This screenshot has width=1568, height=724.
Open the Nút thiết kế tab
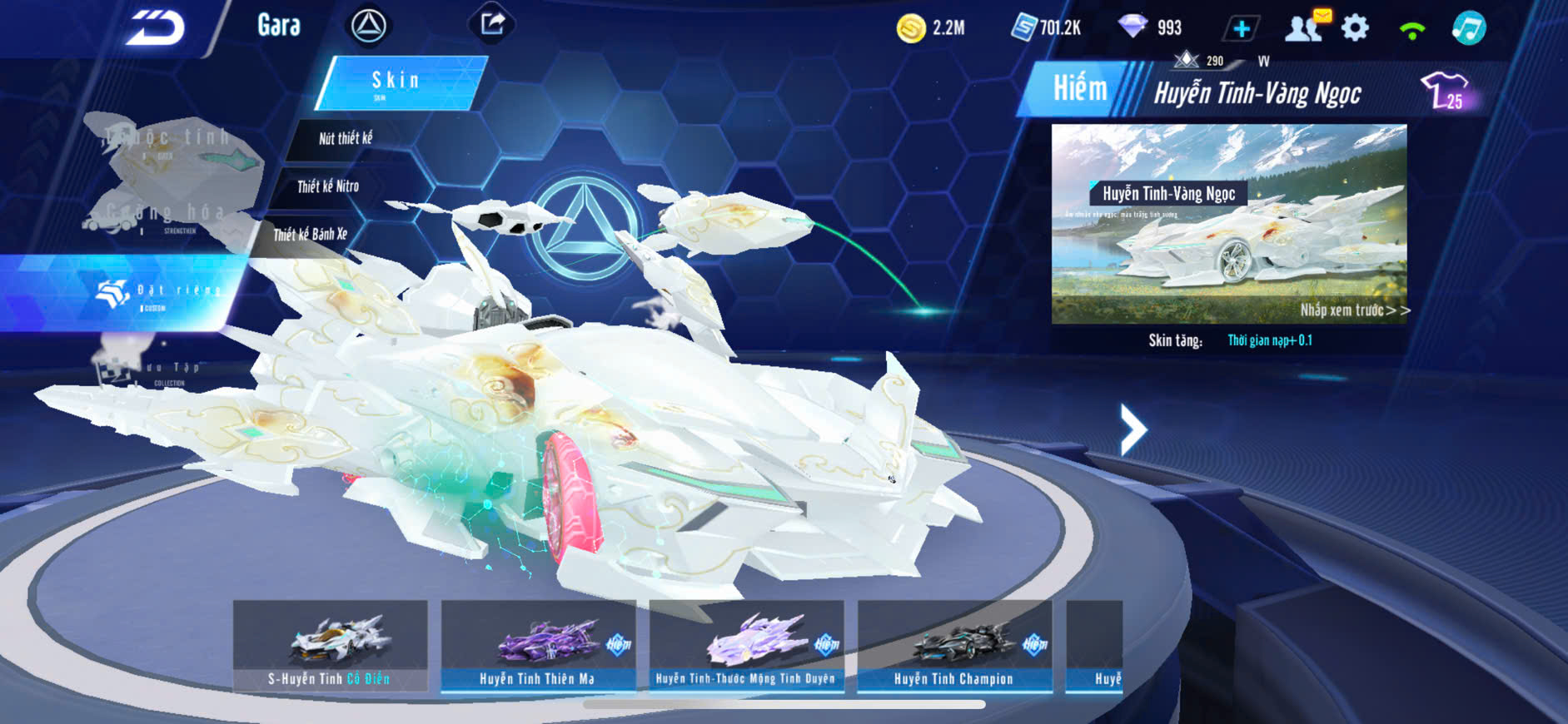(x=346, y=138)
